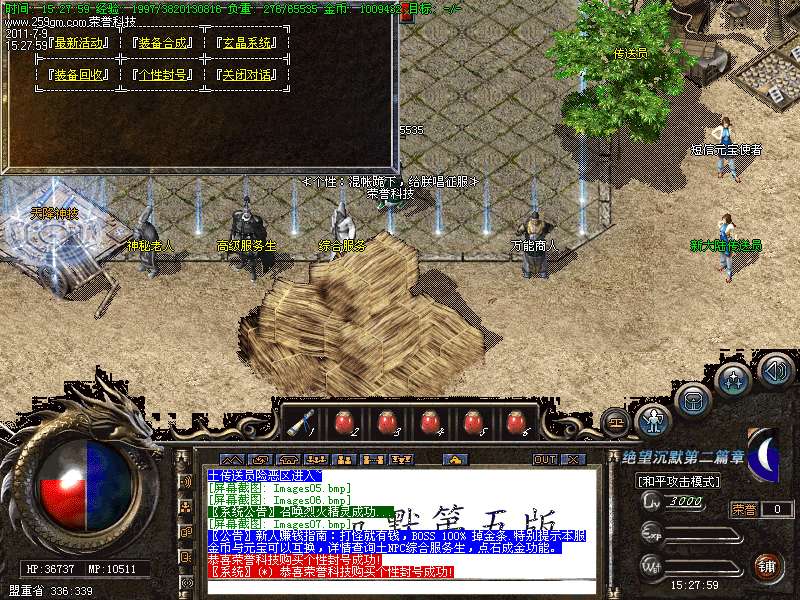
Task: Open the character status icon
Action: [x=654, y=418]
